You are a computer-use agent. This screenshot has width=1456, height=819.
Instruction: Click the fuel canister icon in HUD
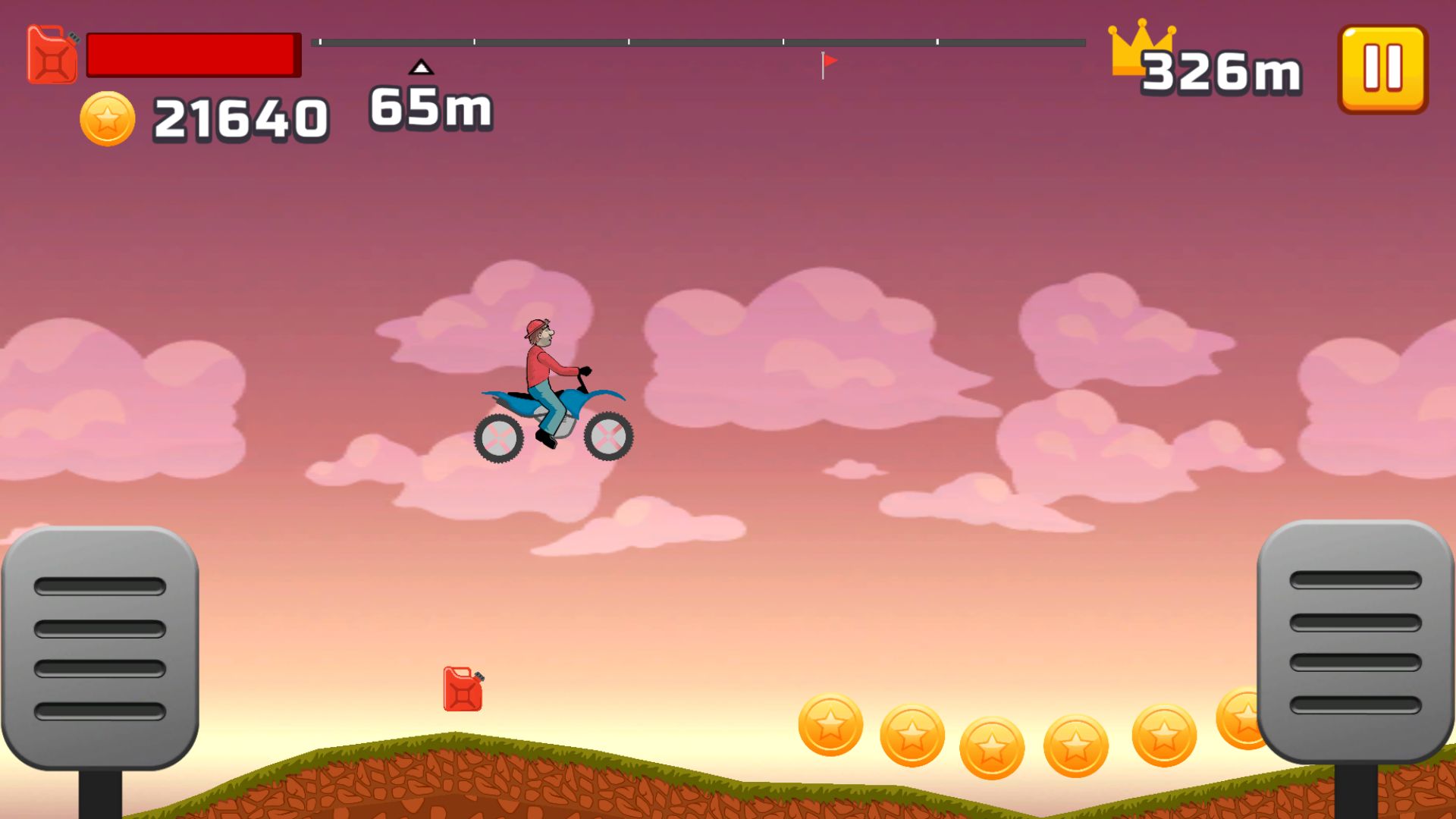tap(50, 57)
